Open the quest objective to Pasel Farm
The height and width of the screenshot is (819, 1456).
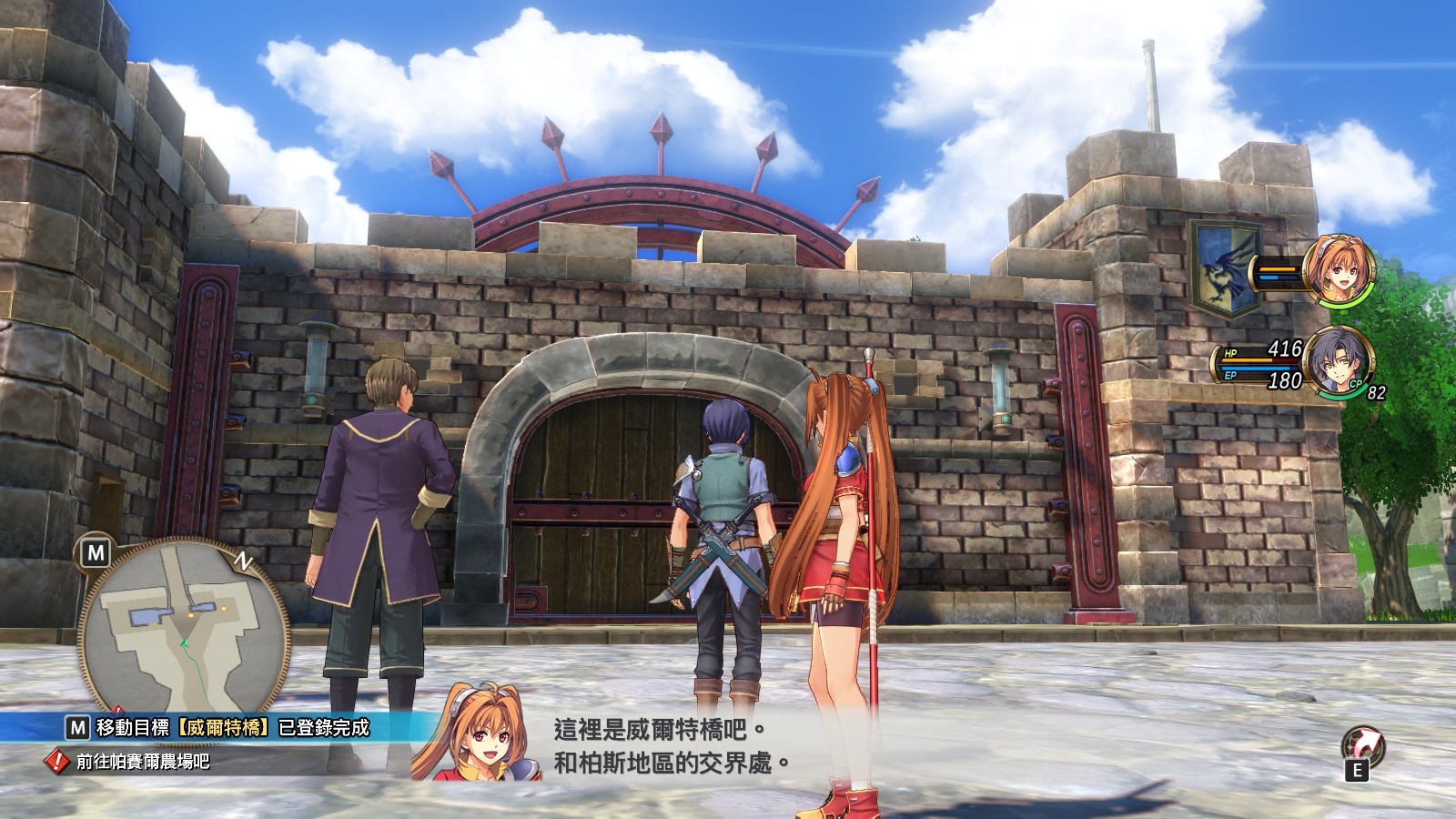(142, 761)
